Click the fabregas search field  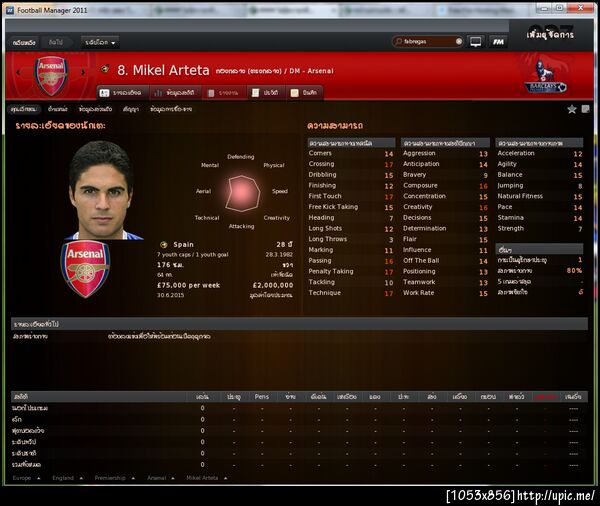432,42
